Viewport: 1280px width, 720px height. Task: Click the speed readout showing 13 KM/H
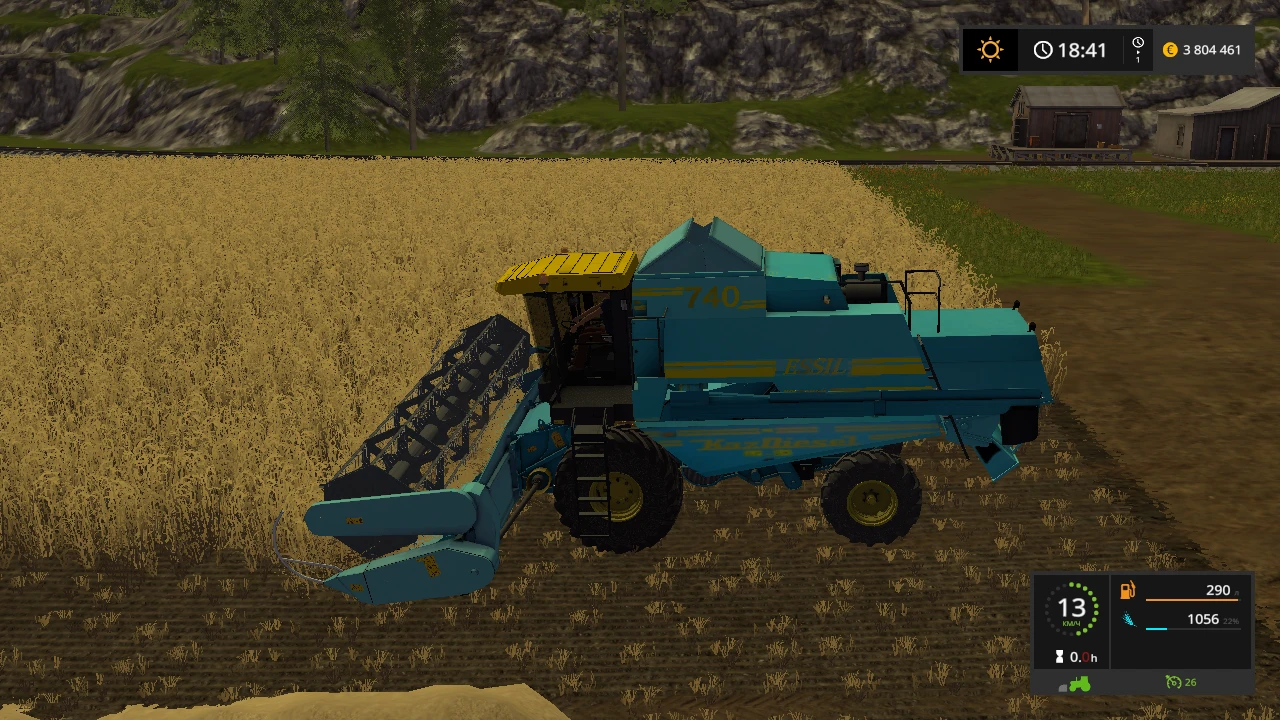1075,607
